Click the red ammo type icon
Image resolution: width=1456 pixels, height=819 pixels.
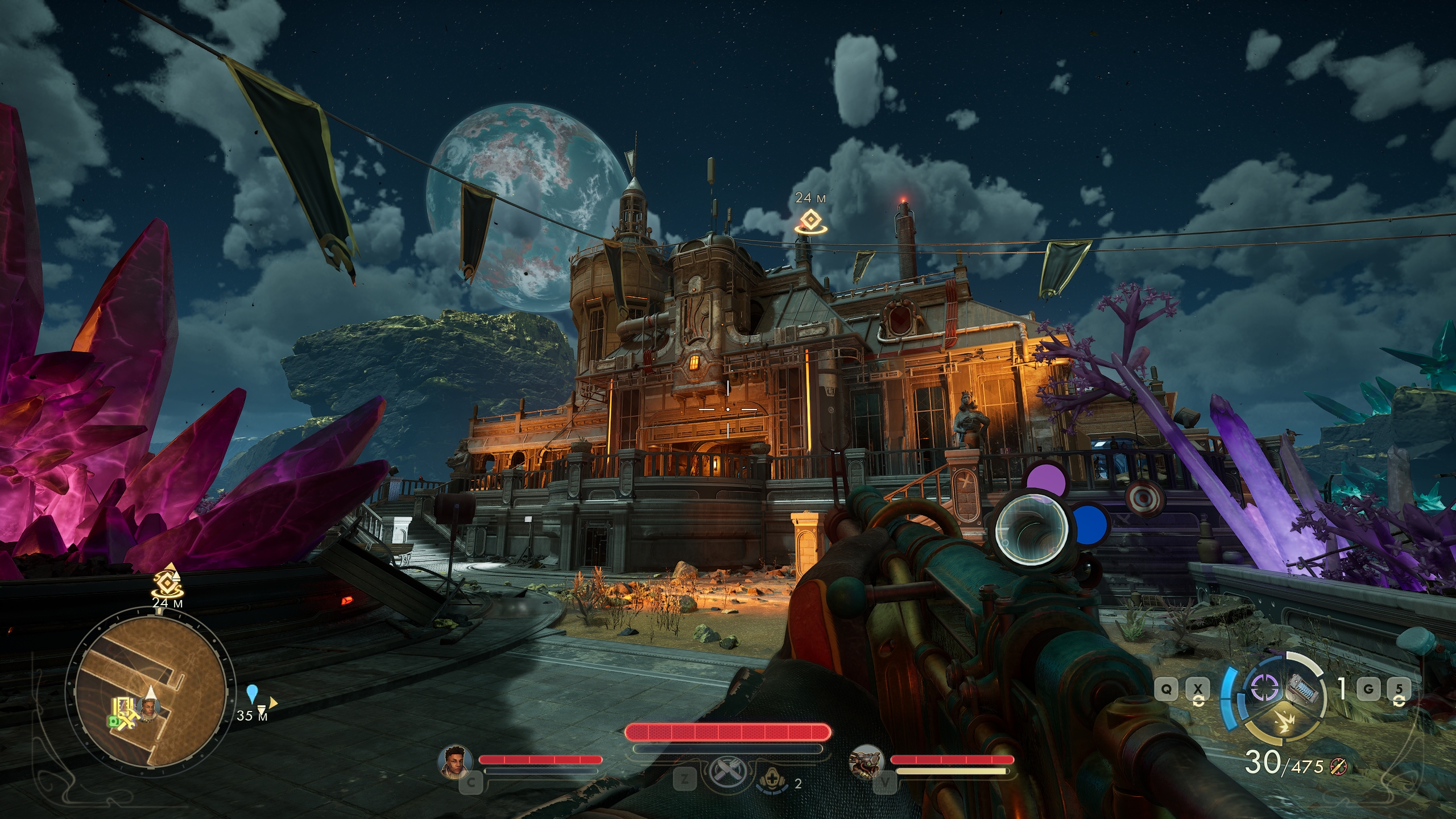pos(1339,767)
